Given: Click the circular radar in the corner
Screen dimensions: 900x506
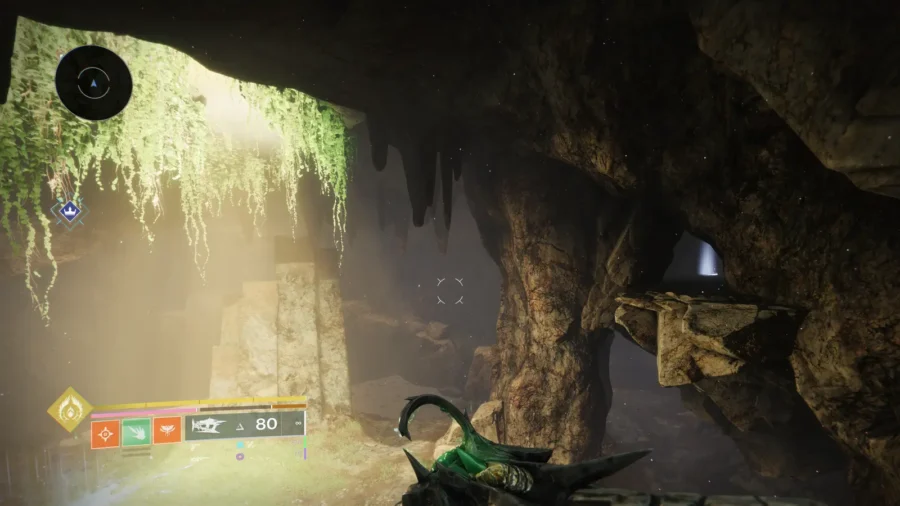Looking at the screenshot, I should point(94,83).
